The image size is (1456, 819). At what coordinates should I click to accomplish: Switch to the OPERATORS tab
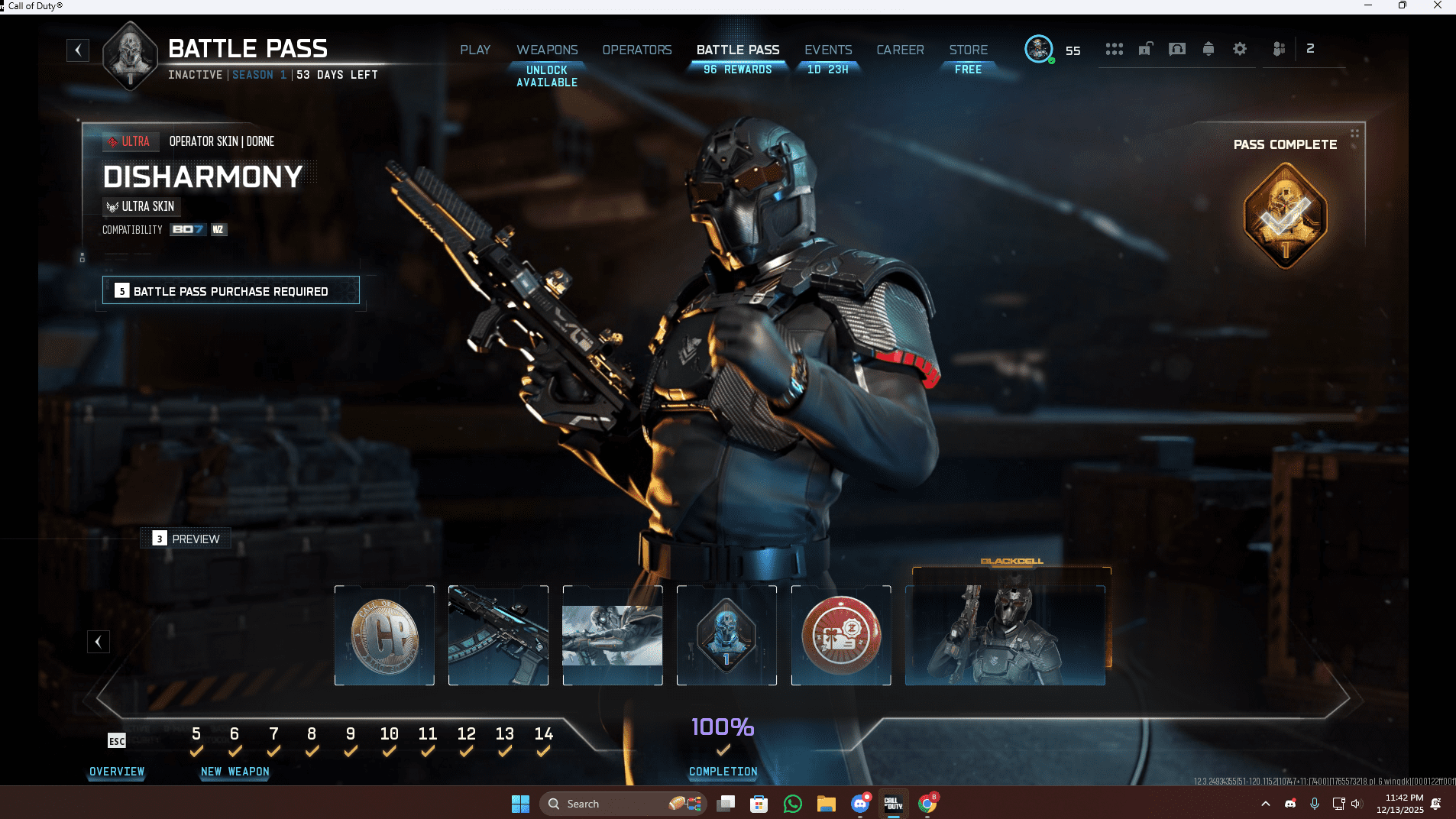point(636,49)
